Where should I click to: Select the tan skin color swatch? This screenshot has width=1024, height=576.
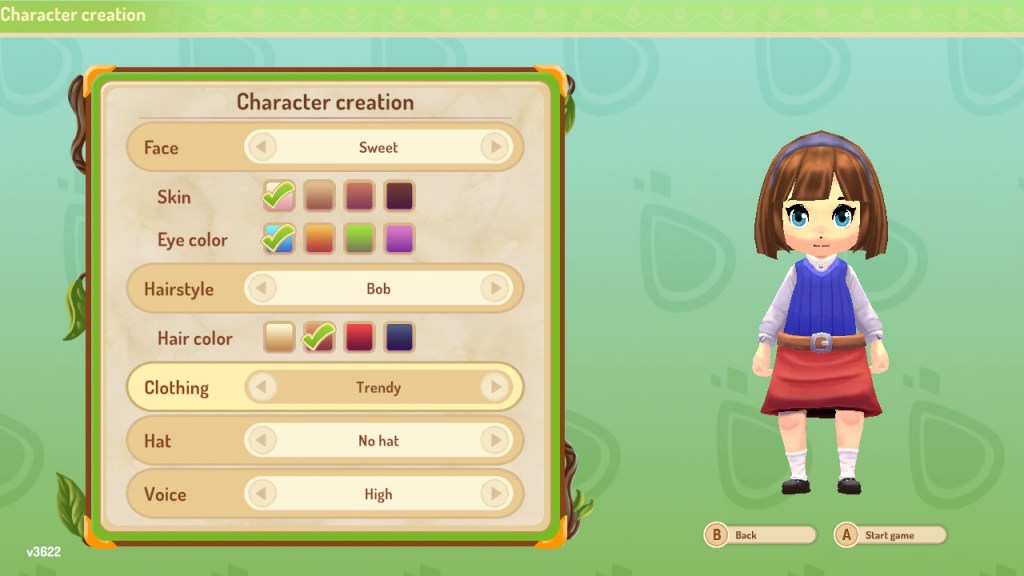point(319,196)
